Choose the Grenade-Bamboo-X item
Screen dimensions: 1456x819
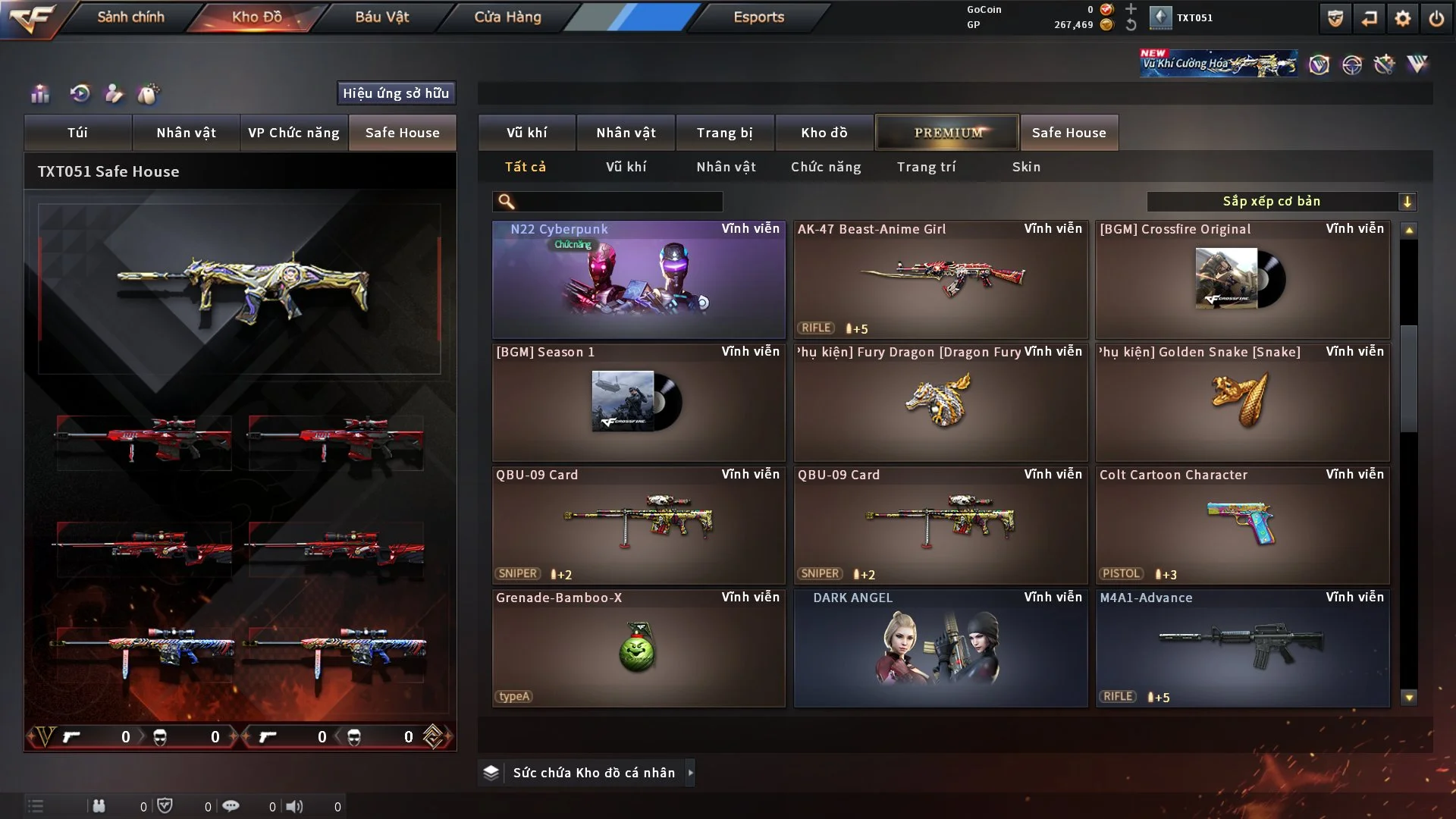pos(639,648)
